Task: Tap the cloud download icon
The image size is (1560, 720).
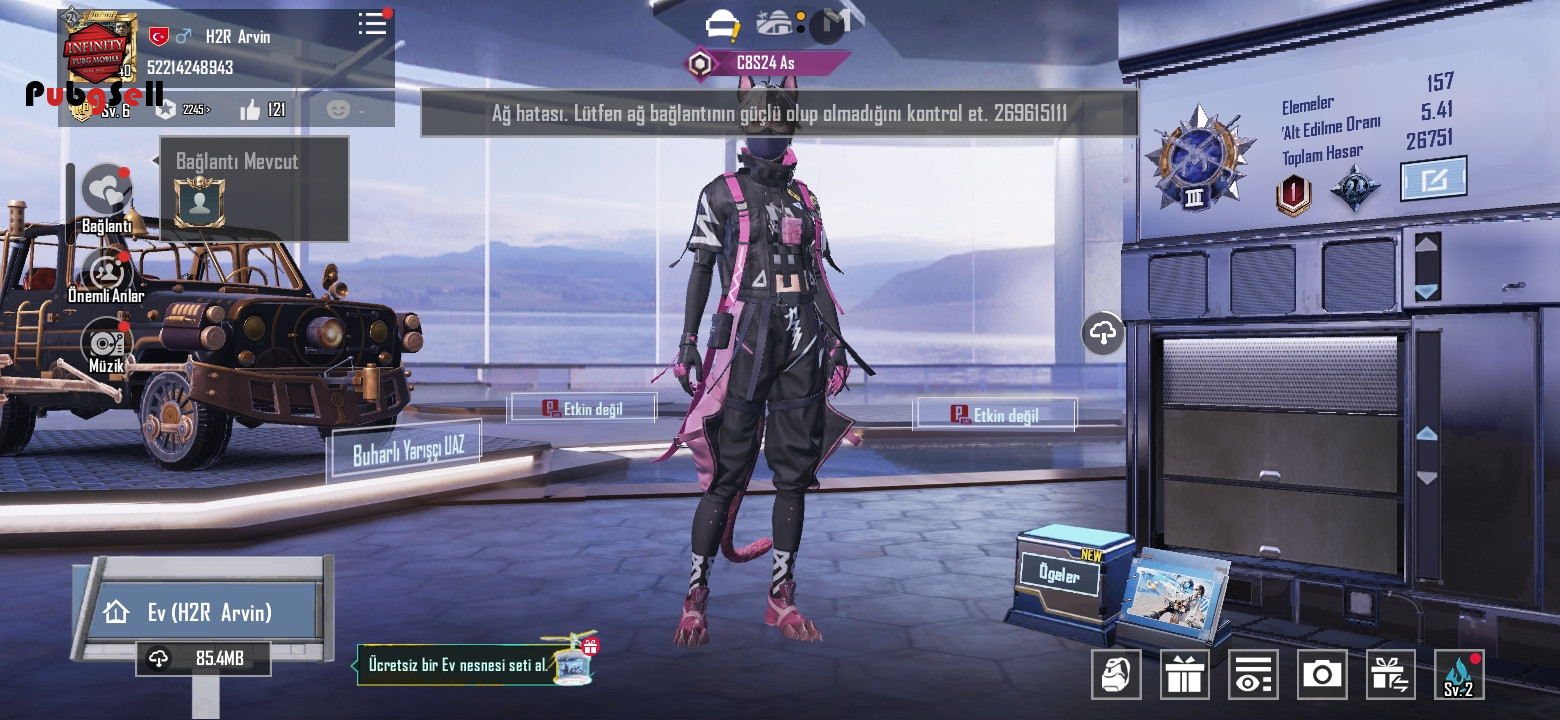Action: (x=1103, y=333)
